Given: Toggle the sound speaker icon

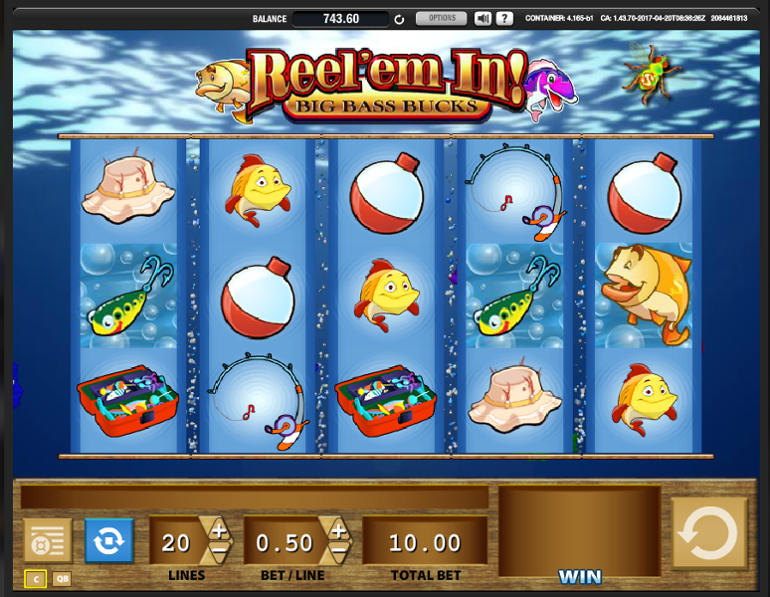Looking at the screenshot, I should pyautogui.click(x=483, y=18).
